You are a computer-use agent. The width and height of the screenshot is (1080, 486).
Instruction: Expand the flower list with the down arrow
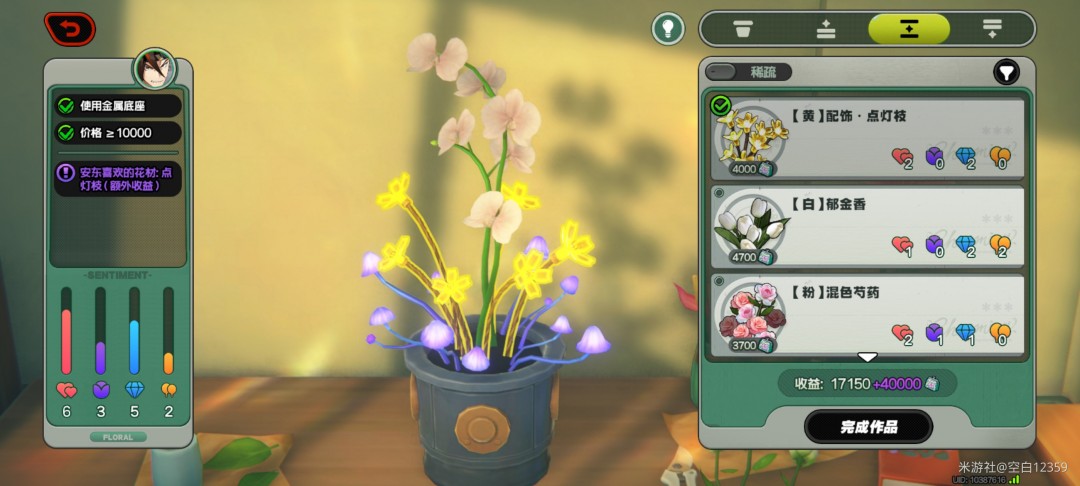pyautogui.click(x=867, y=357)
